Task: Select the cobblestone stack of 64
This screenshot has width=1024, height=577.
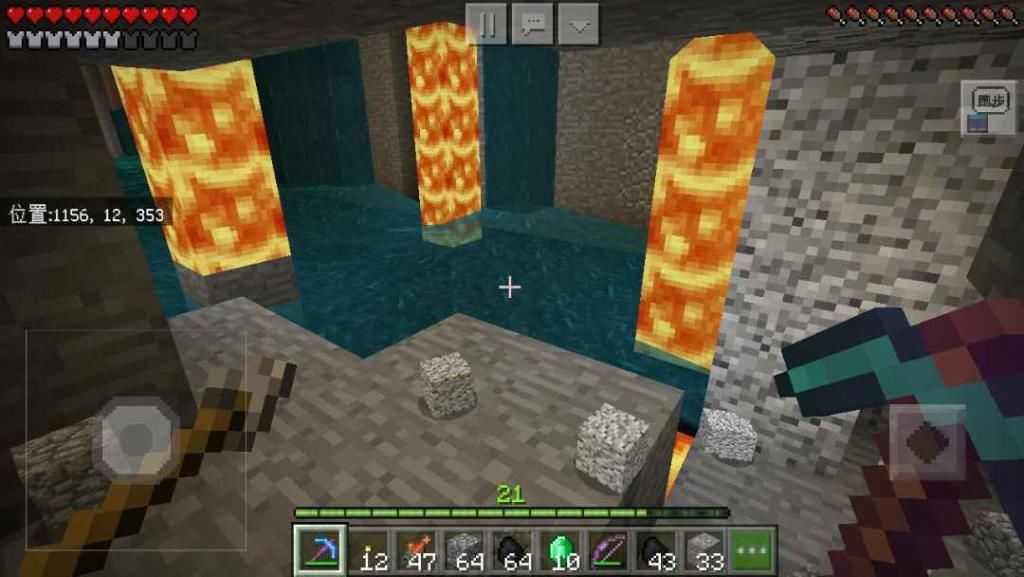Action: coord(464,550)
